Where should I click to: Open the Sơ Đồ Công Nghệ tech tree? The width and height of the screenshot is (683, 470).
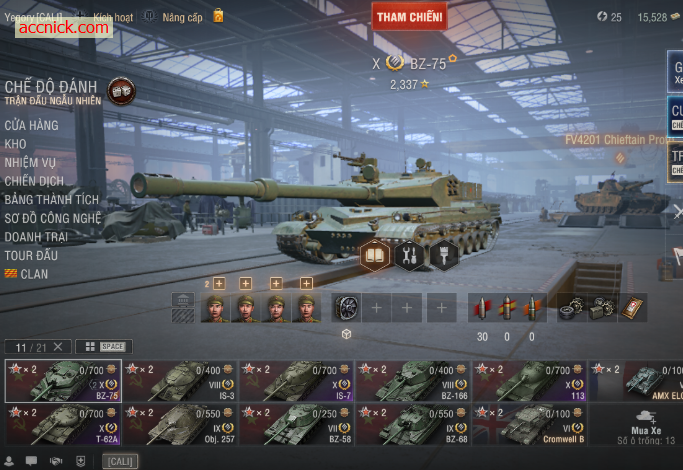tap(53, 218)
